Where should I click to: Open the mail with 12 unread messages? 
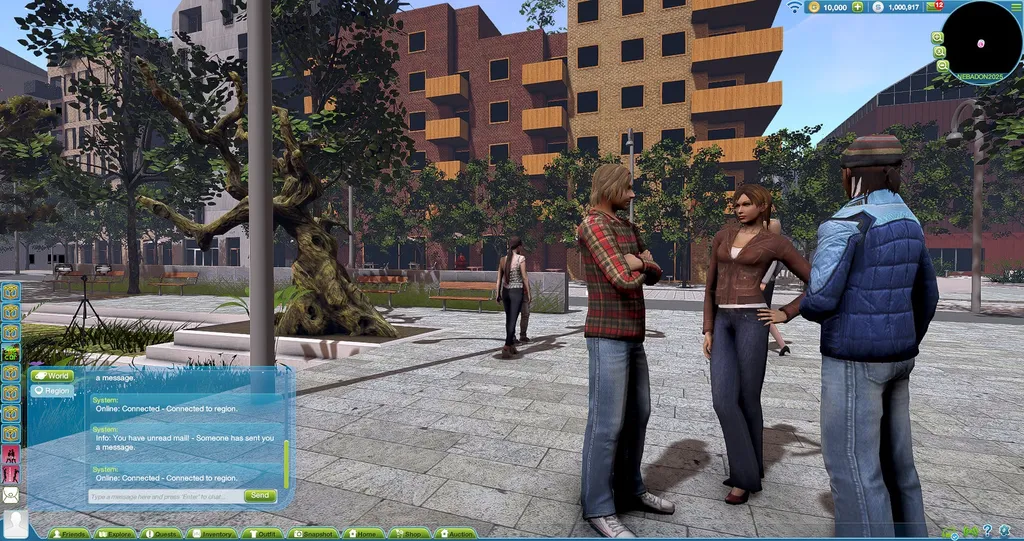936,7
